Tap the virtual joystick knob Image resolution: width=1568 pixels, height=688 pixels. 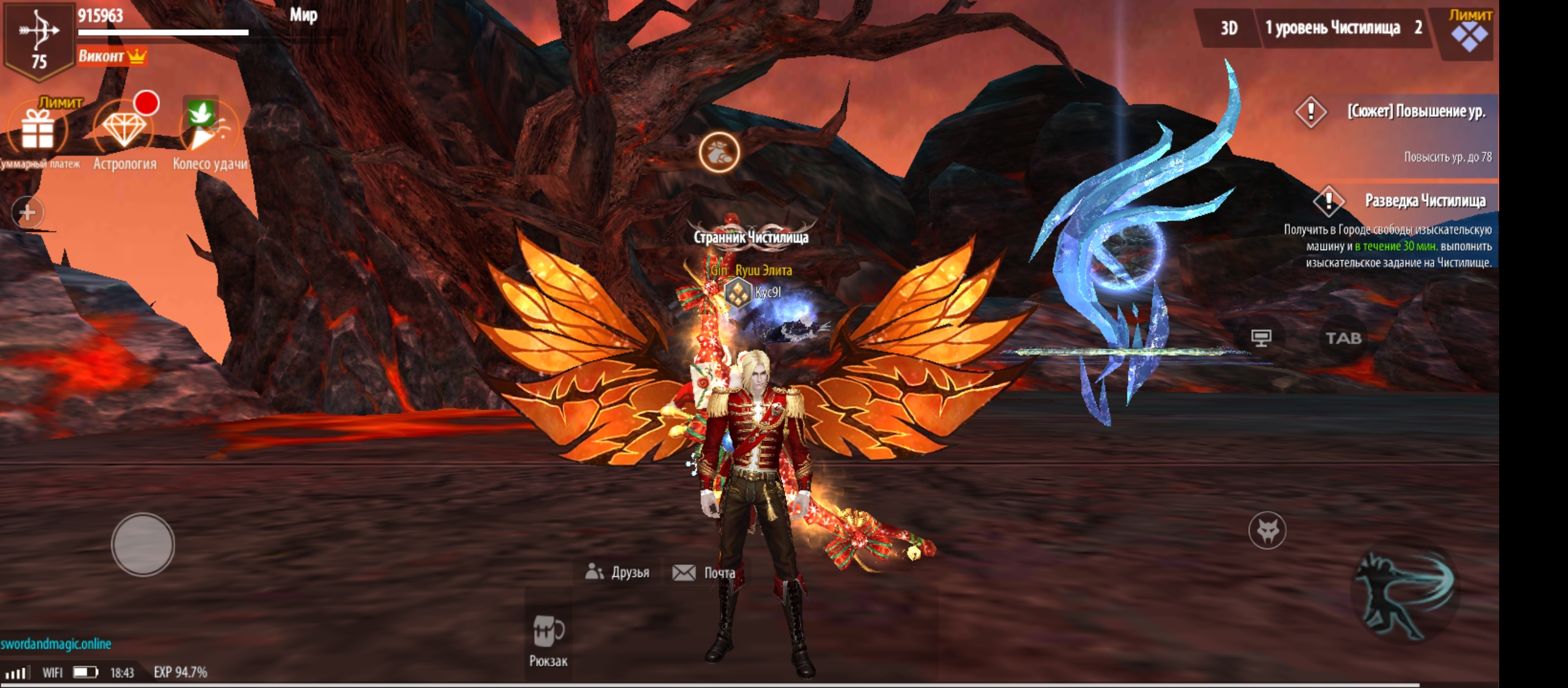(x=143, y=545)
